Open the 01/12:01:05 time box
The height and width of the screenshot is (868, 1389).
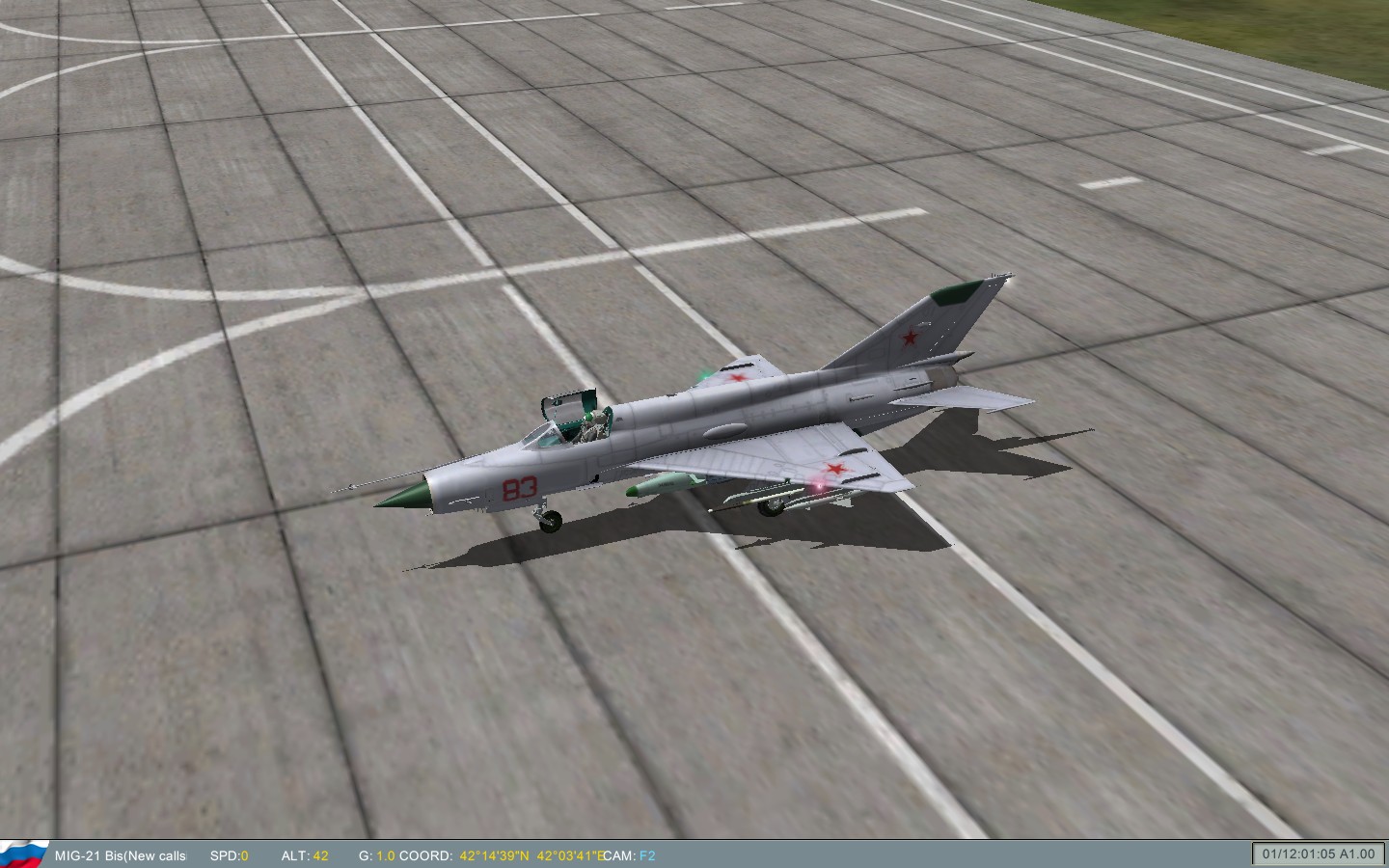pyautogui.click(x=1300, y=853)
